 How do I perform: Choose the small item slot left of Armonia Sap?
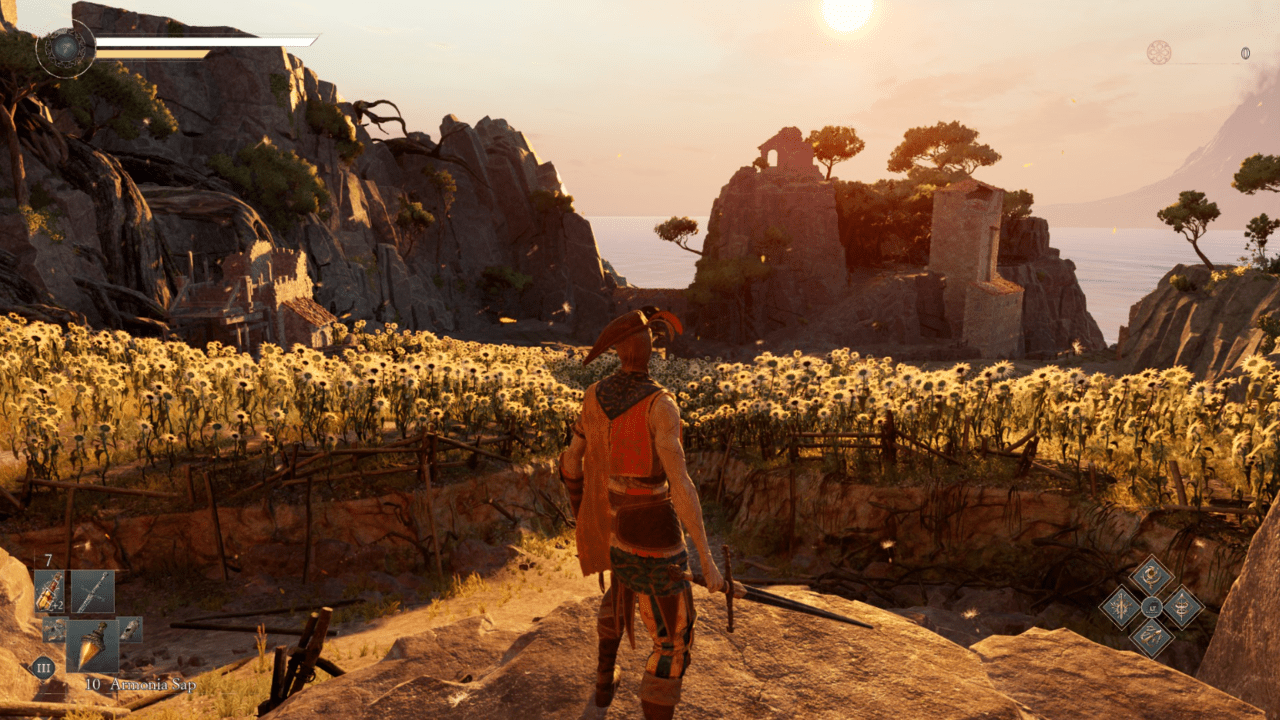(x=54, y=629)
